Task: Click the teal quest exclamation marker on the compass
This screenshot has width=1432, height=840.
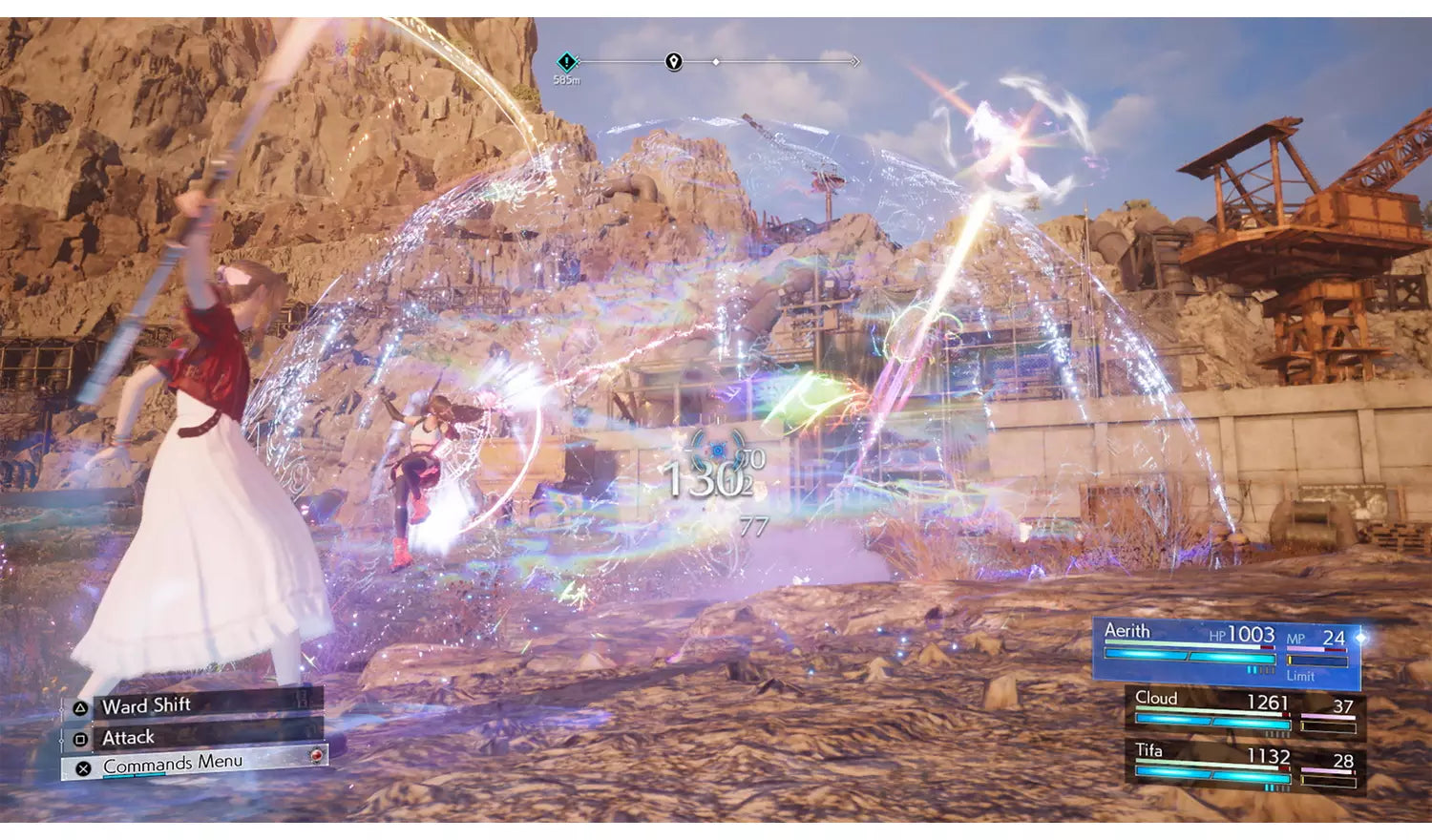Action: (566, 60)
